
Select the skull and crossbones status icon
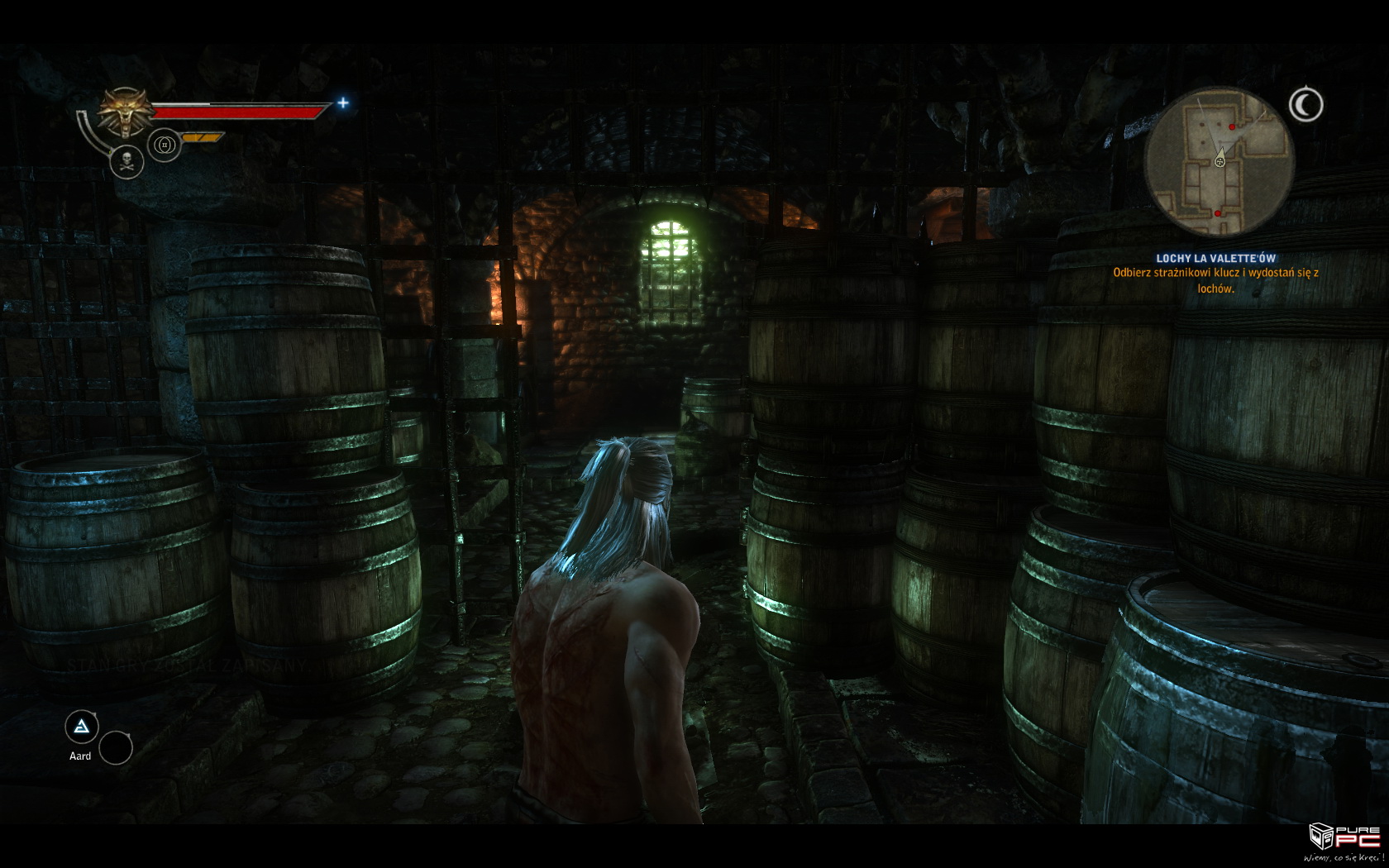pyautogui.click(x=126, y=161)
